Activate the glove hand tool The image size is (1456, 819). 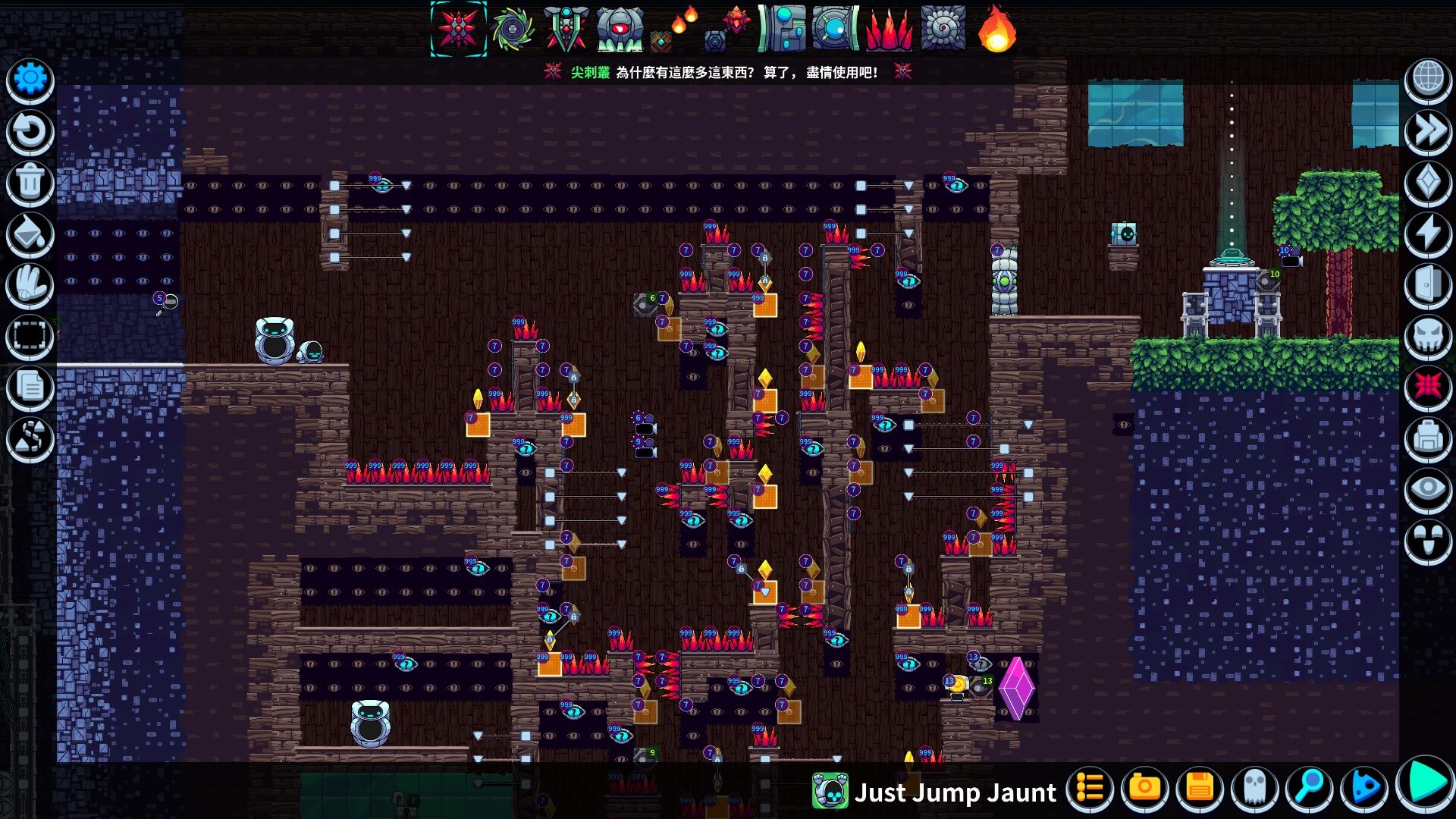[x=30, y=286]
